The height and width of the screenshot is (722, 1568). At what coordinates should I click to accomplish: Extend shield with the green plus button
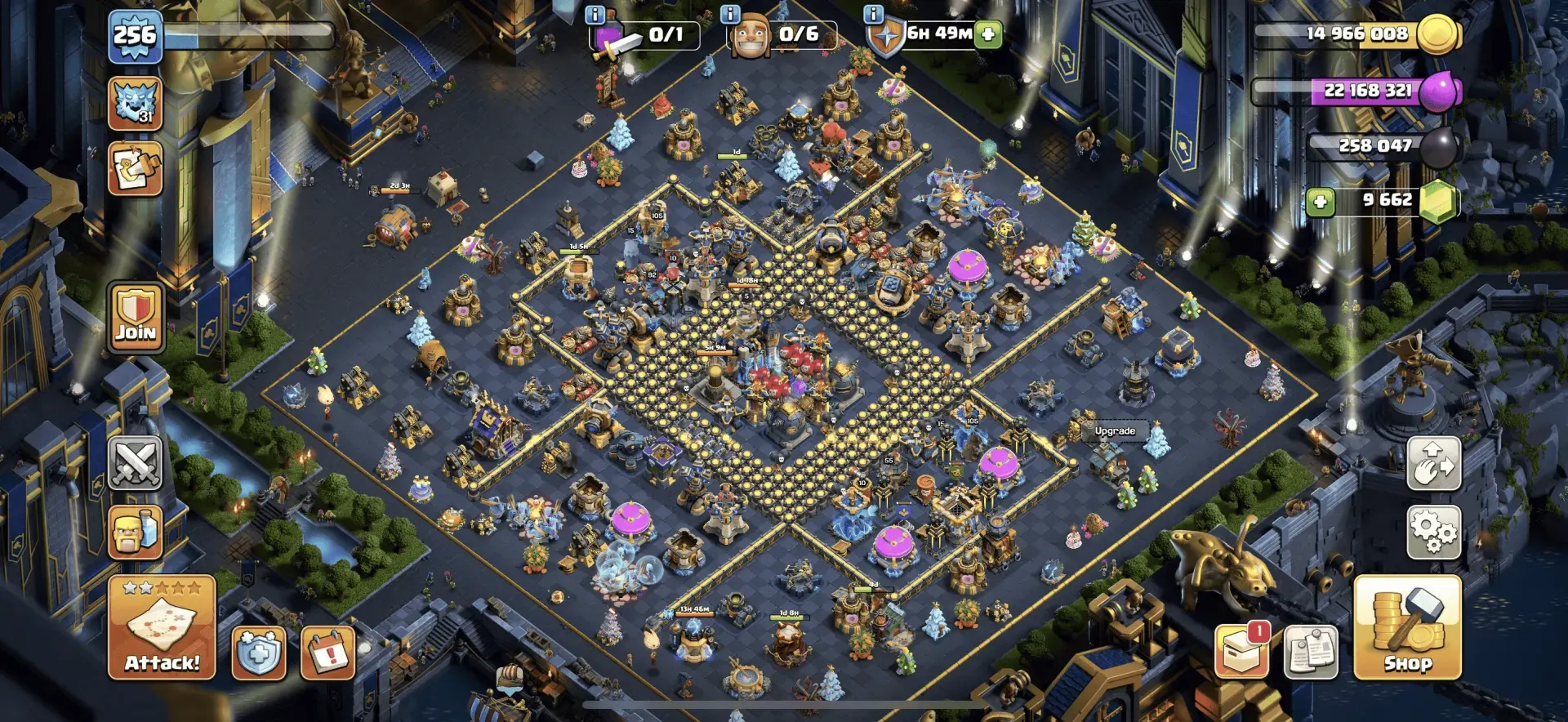coord(988,34)
